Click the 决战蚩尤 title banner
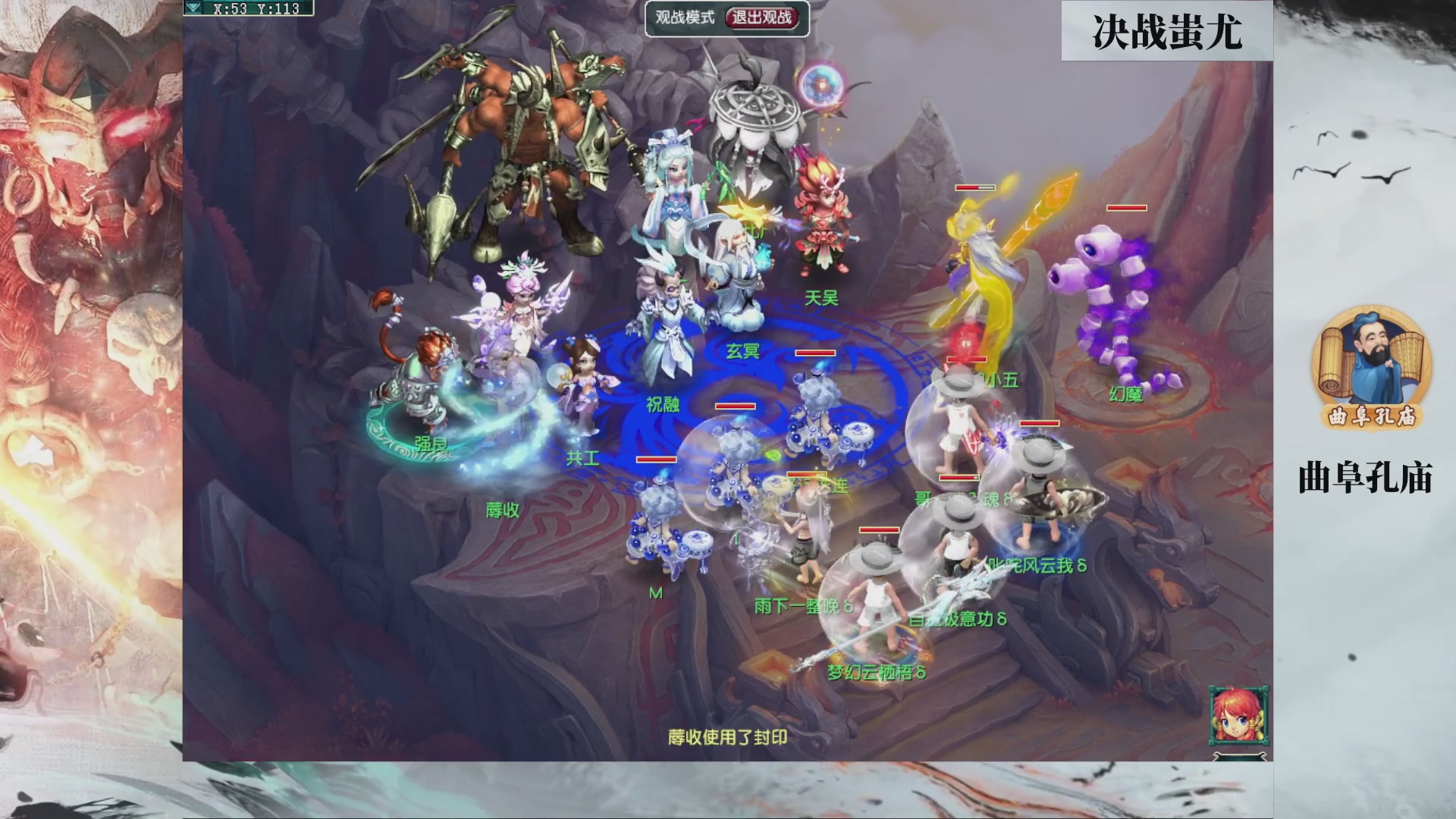 [1168, 30]
